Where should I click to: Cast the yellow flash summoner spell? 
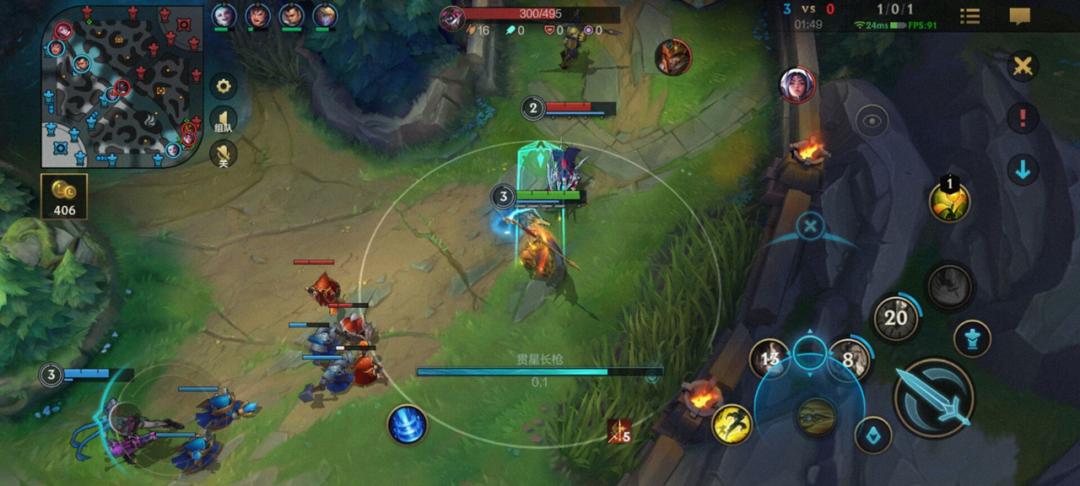click(x=732, y=424)
